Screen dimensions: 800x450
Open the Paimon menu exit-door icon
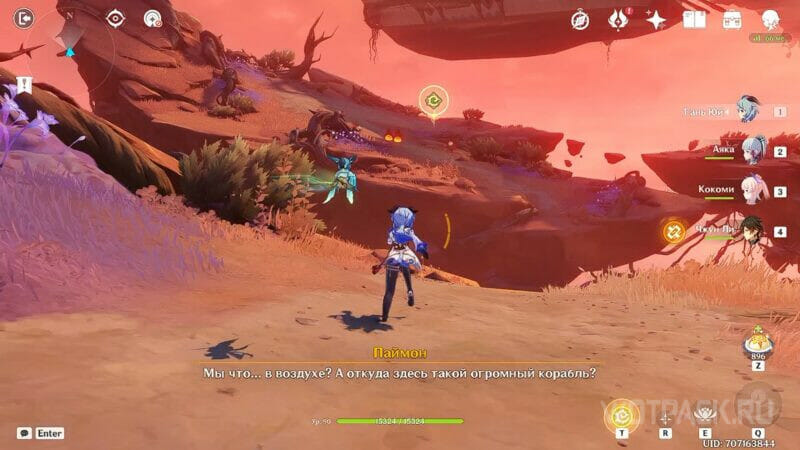[23, 17]
